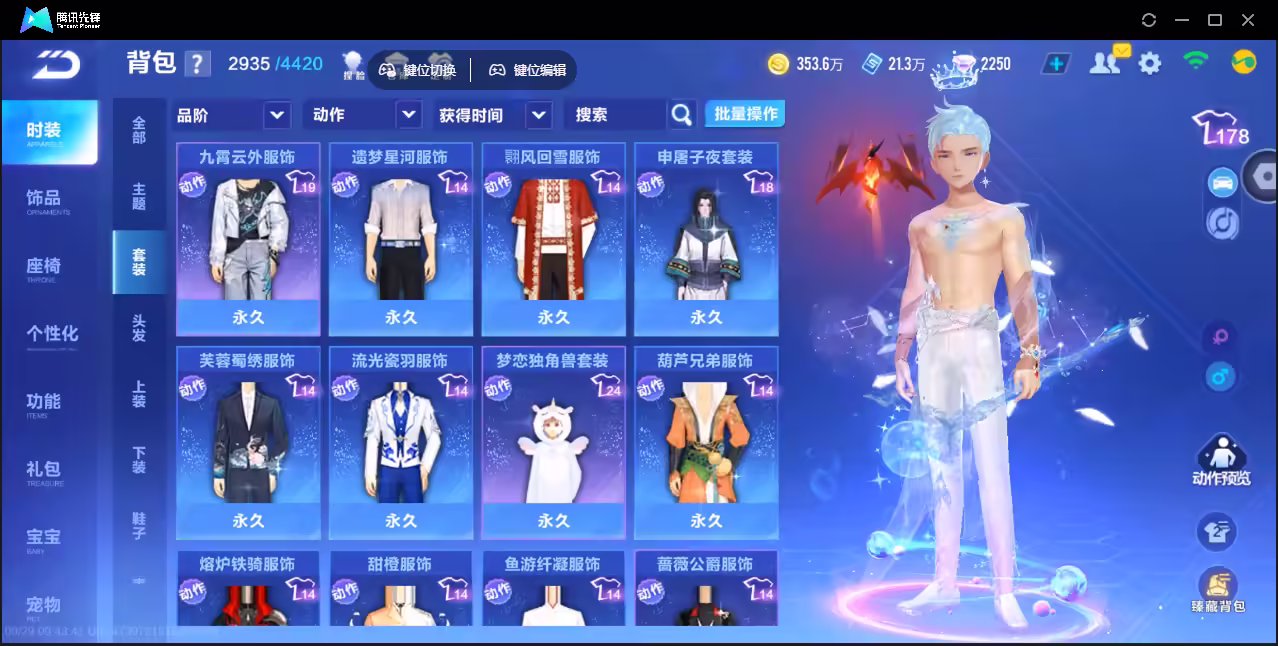Click the 批量操作 button
This screenshot has height=646, width=1278.
(745, 114)
